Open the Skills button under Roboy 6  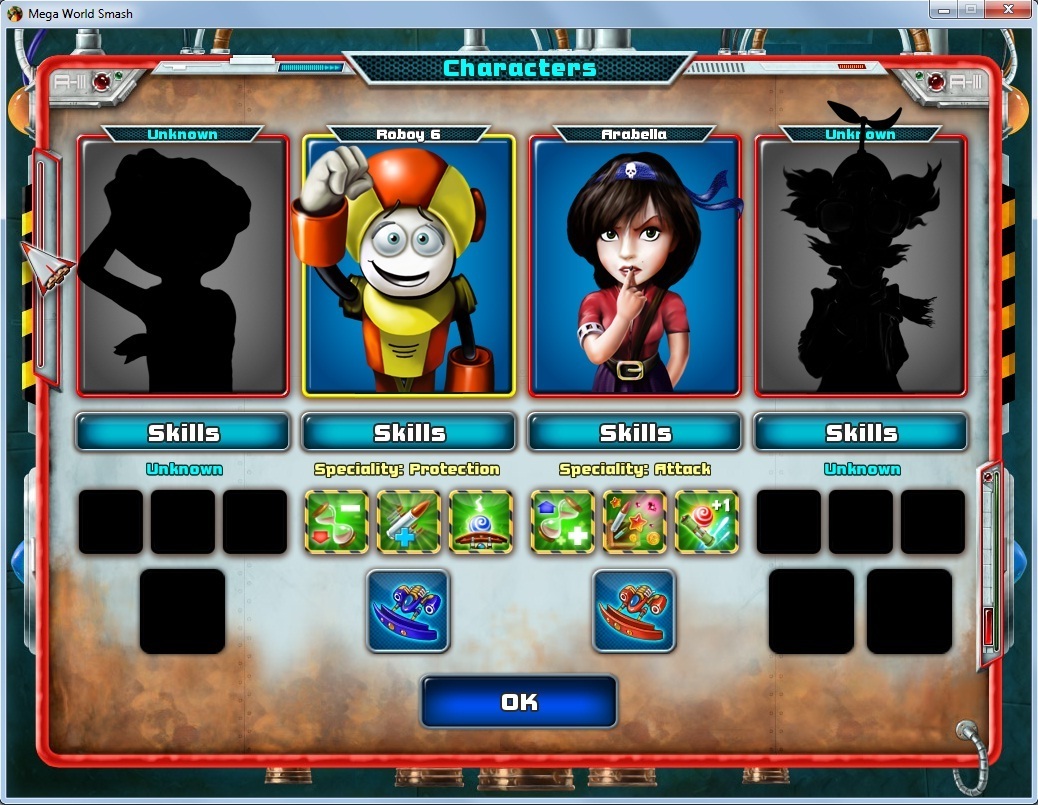[408, 432]
